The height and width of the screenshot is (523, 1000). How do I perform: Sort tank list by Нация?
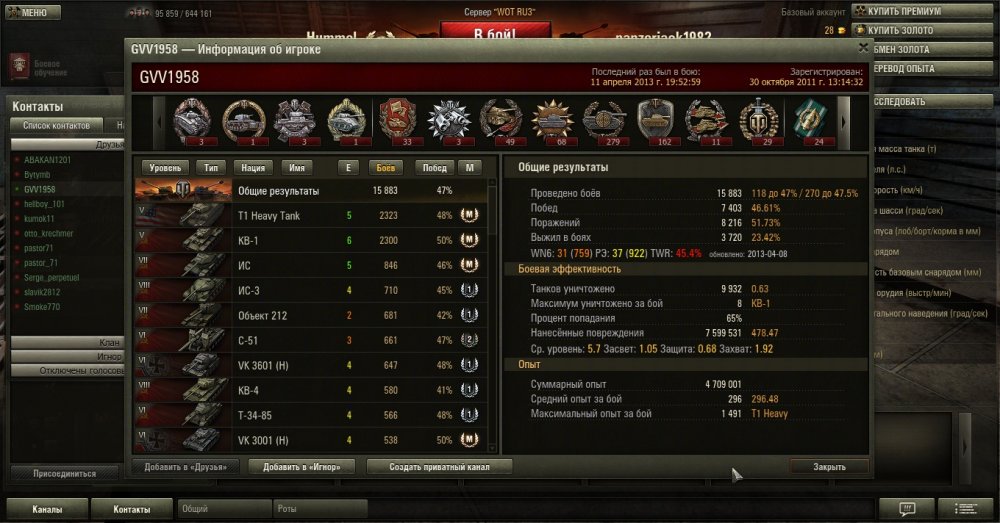point(254,168)
